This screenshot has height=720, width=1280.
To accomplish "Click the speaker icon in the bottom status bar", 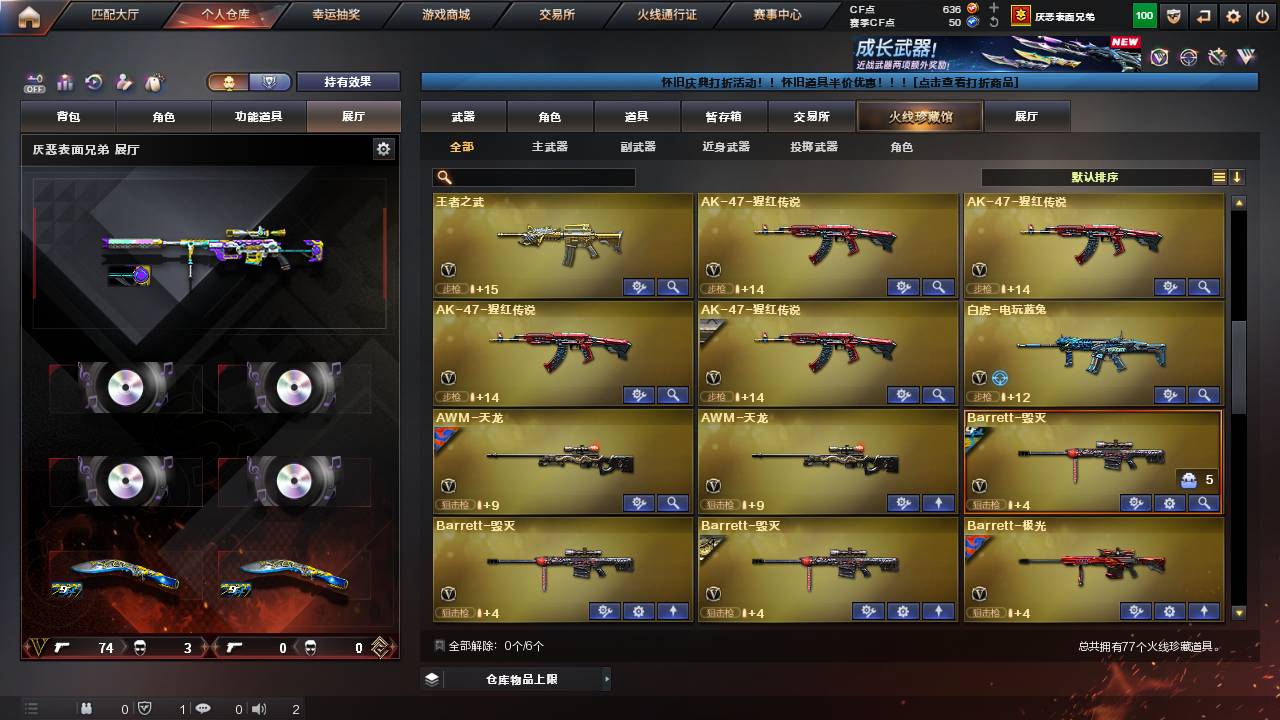I will pyautogui.click(x=259, y=707).
